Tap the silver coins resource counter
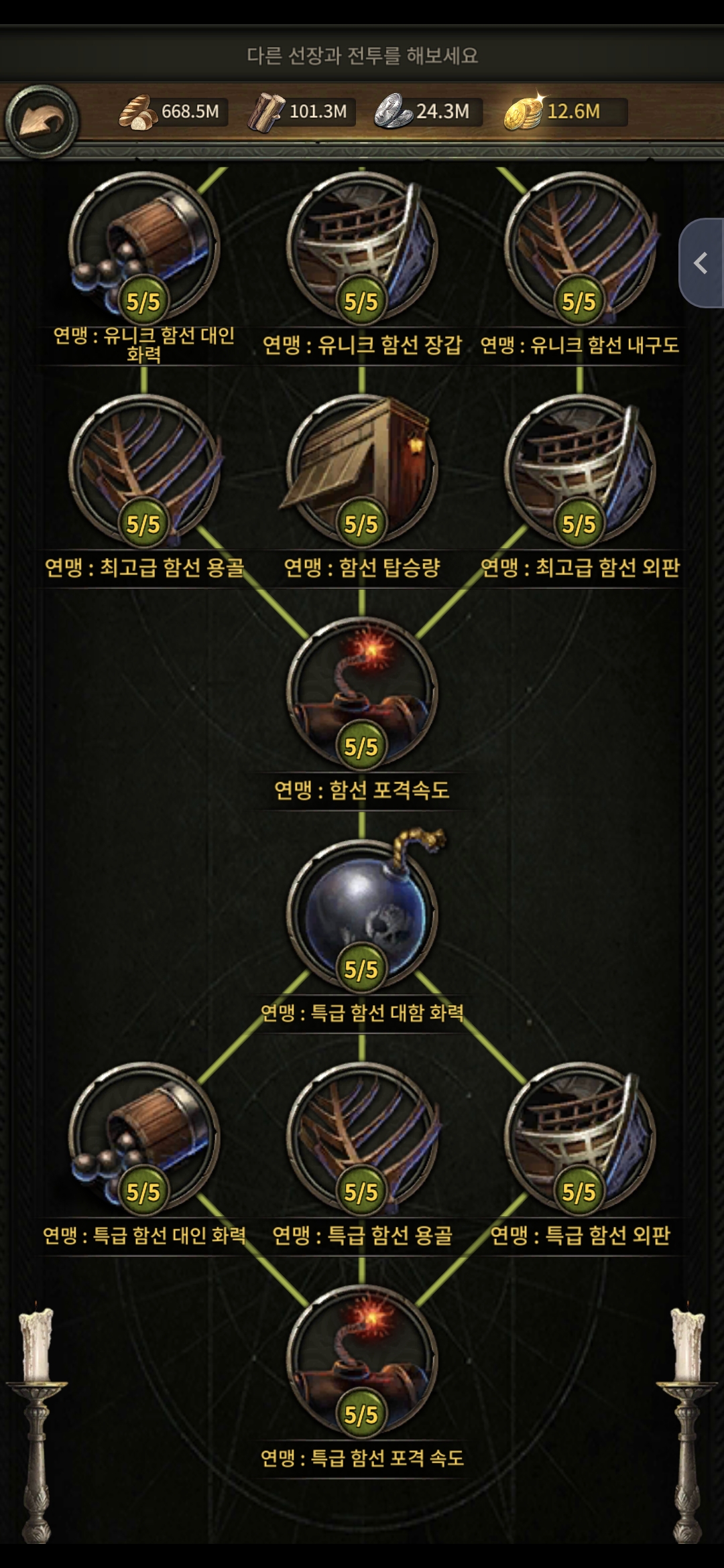Screen dimensions: 724x1568 [x=426, y=112]
